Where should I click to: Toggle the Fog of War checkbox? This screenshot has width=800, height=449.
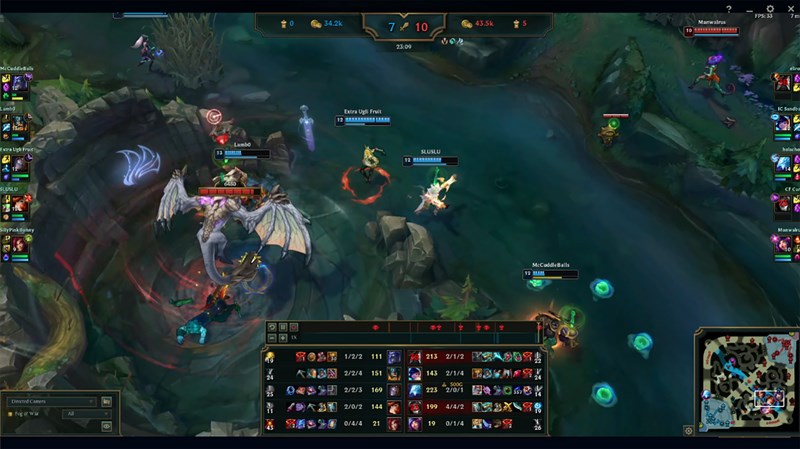pos(11,414)
